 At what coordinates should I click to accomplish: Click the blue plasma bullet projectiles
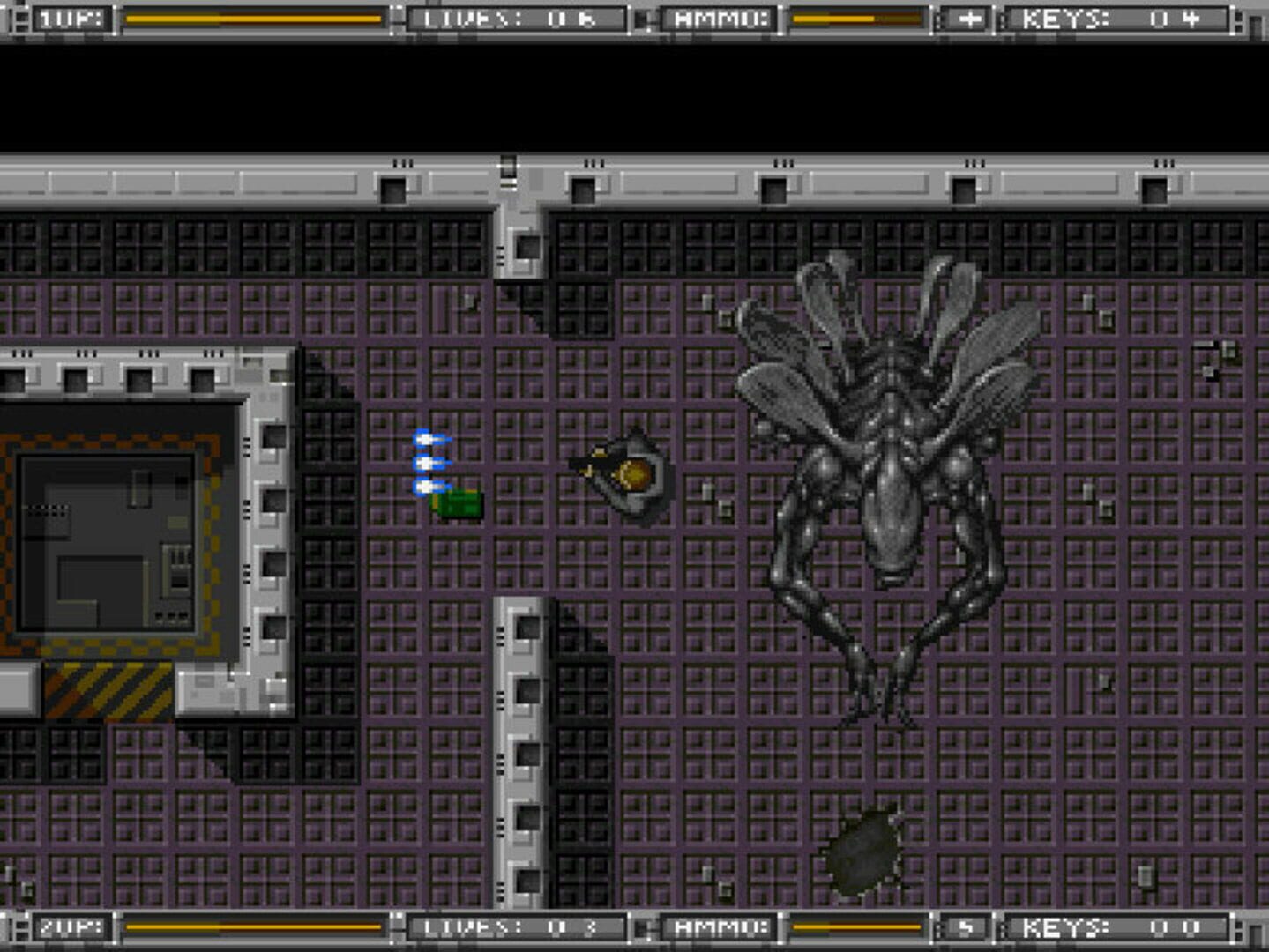(x=429, y=460)
